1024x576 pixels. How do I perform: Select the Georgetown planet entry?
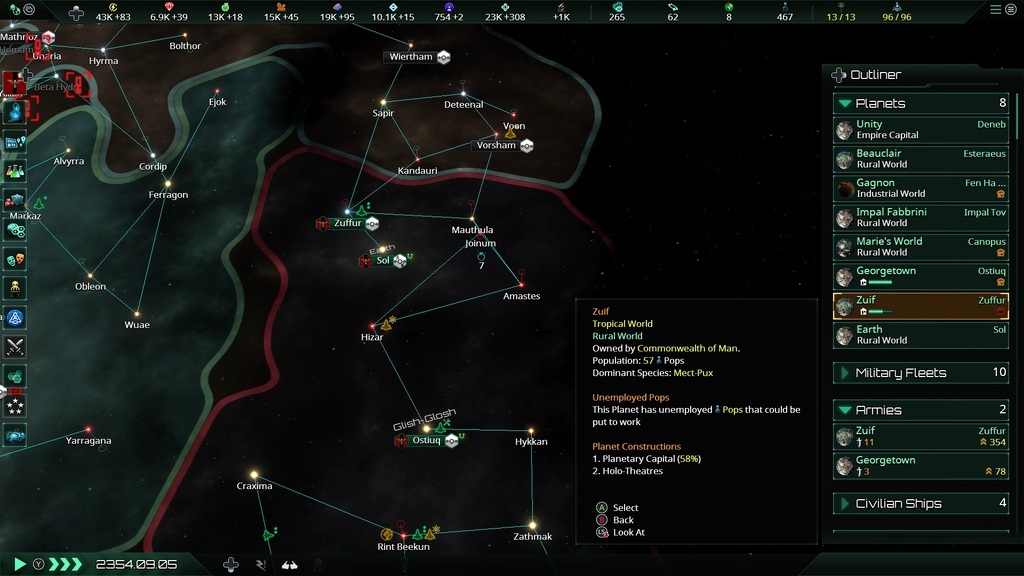point(920,276)
